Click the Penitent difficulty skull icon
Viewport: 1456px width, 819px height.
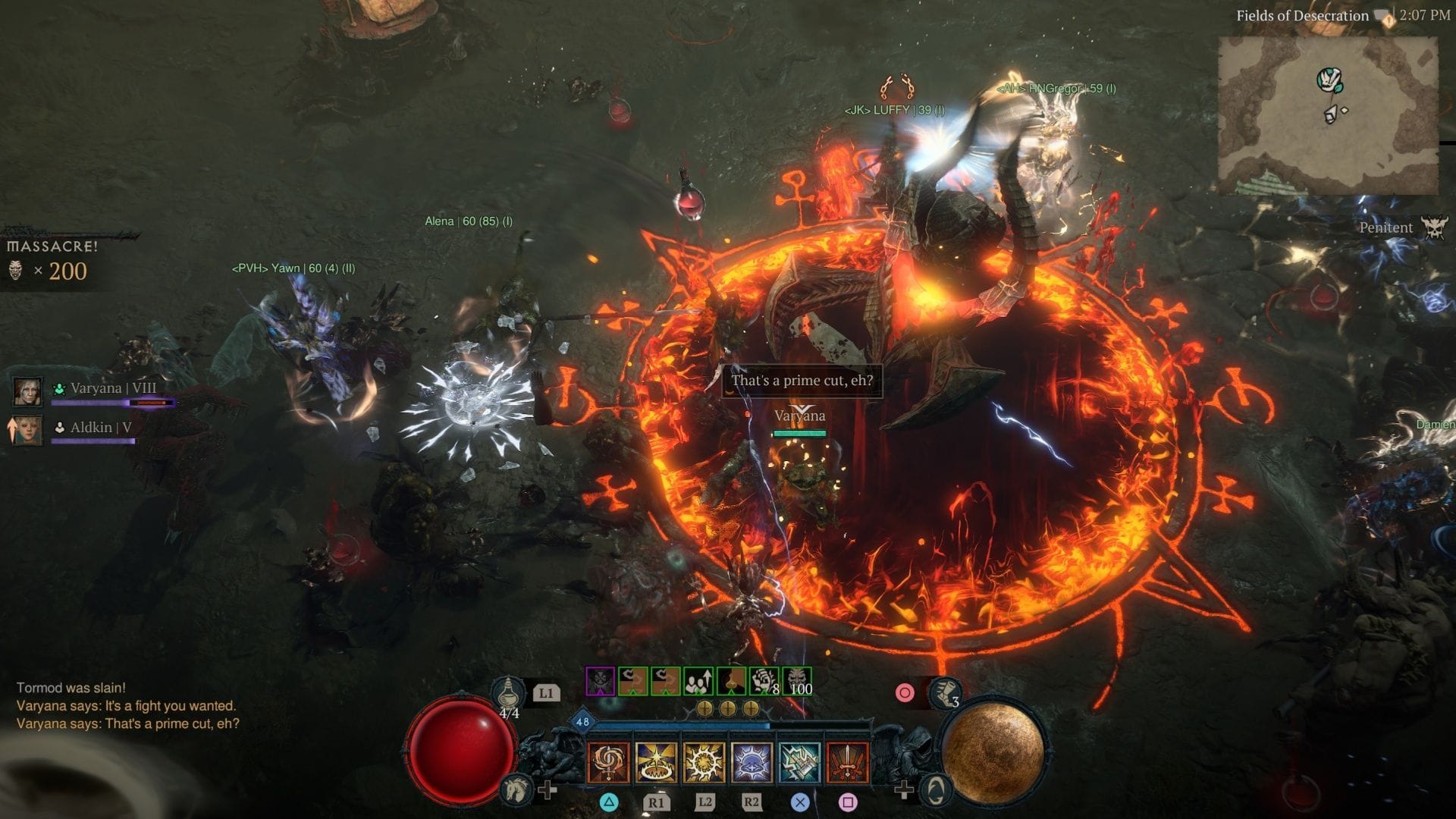1433,227
